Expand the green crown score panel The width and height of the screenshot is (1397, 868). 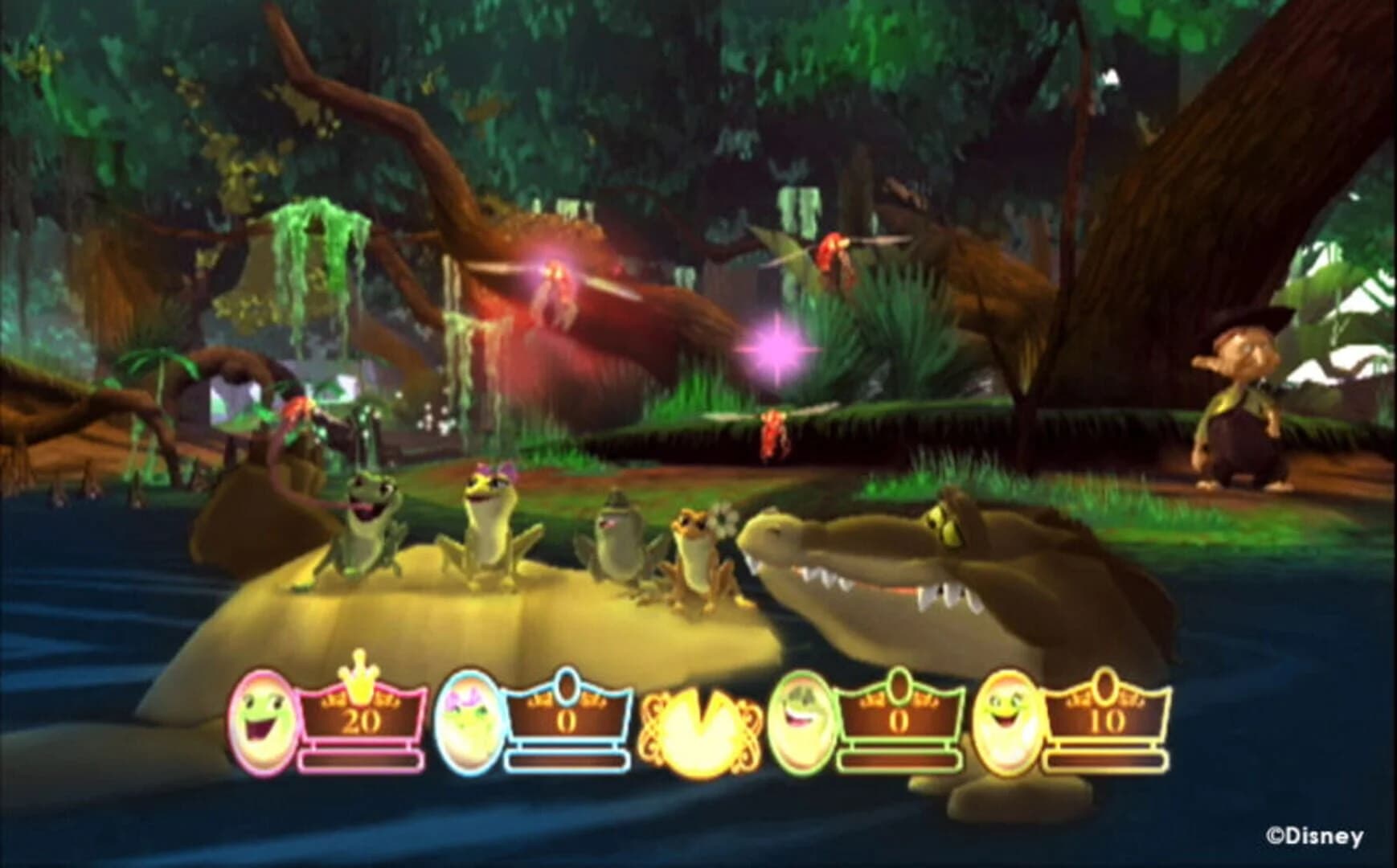(x=900, y=718)
